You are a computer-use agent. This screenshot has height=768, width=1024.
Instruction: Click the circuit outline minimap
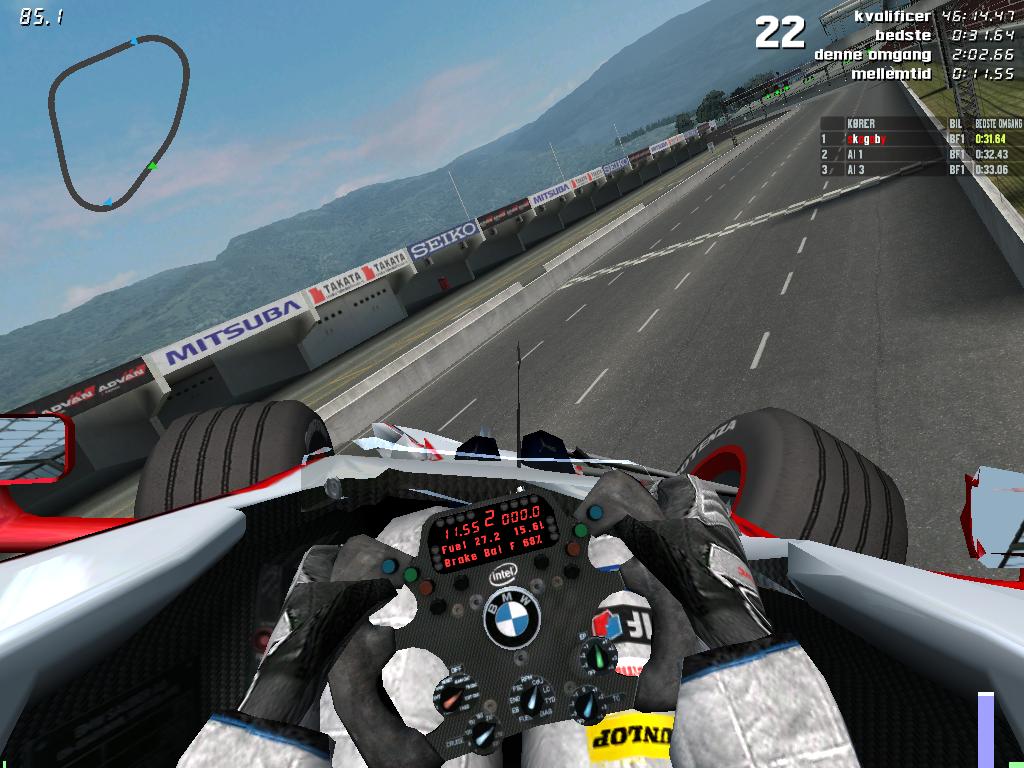(x=119, y=121)
